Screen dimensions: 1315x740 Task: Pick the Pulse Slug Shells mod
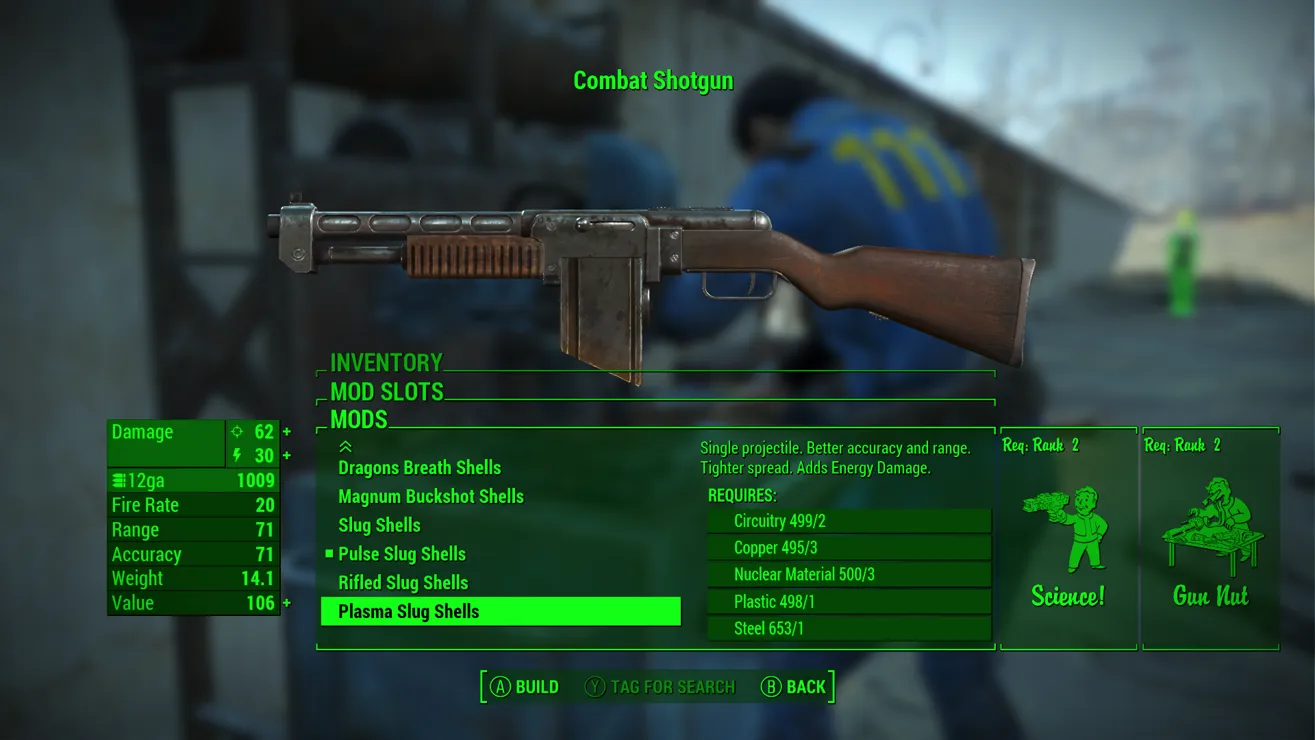coord(402,554)
